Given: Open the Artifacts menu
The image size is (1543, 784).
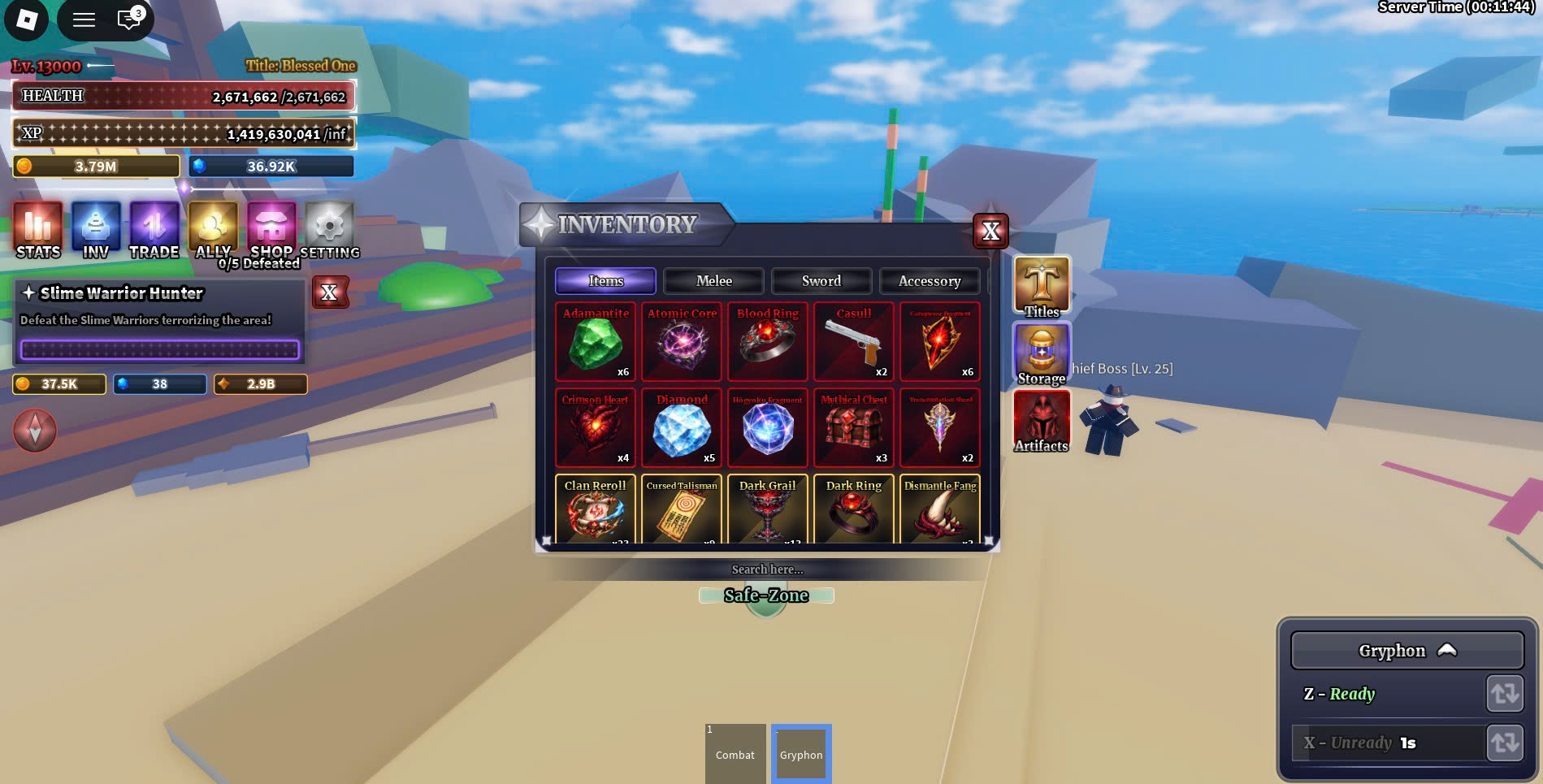Looking at the screenshot, I should [x=1041, y=421].
